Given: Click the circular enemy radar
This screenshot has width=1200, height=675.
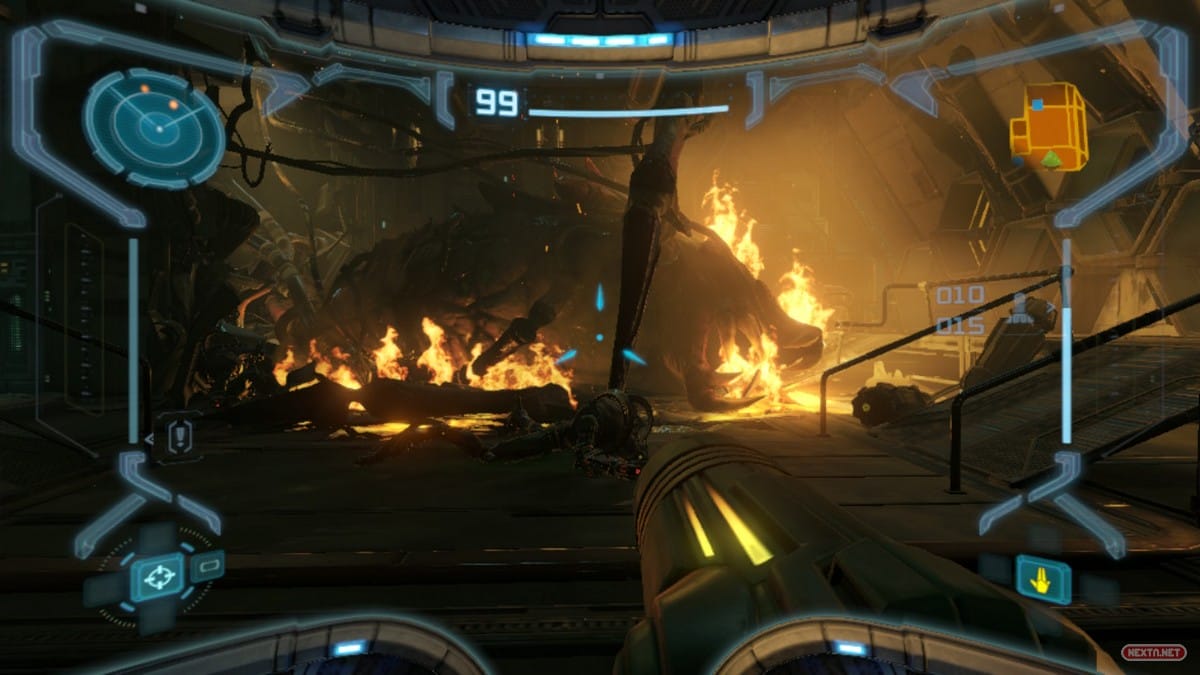Looking at the screenshot, I should (154, 127).
